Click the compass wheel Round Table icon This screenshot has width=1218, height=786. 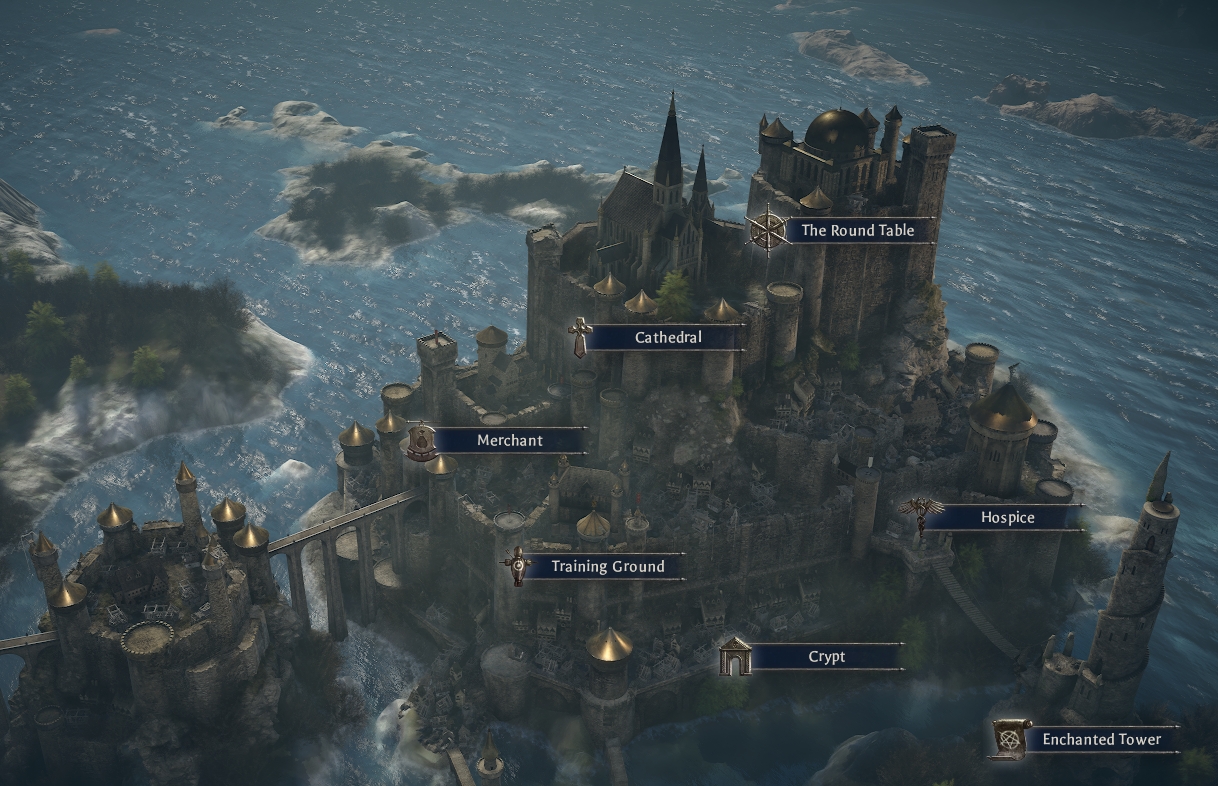pos(768,230)
